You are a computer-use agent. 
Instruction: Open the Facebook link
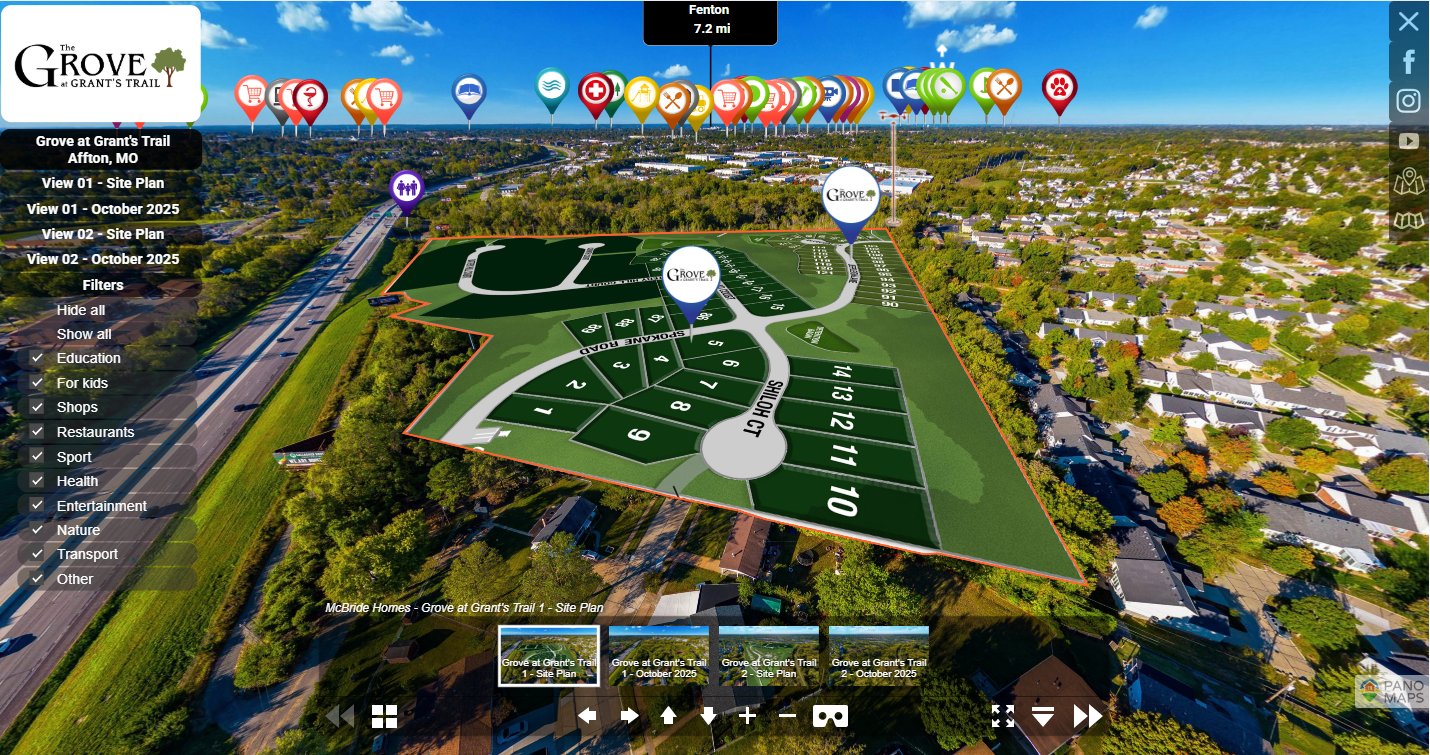coord(1408,62)
